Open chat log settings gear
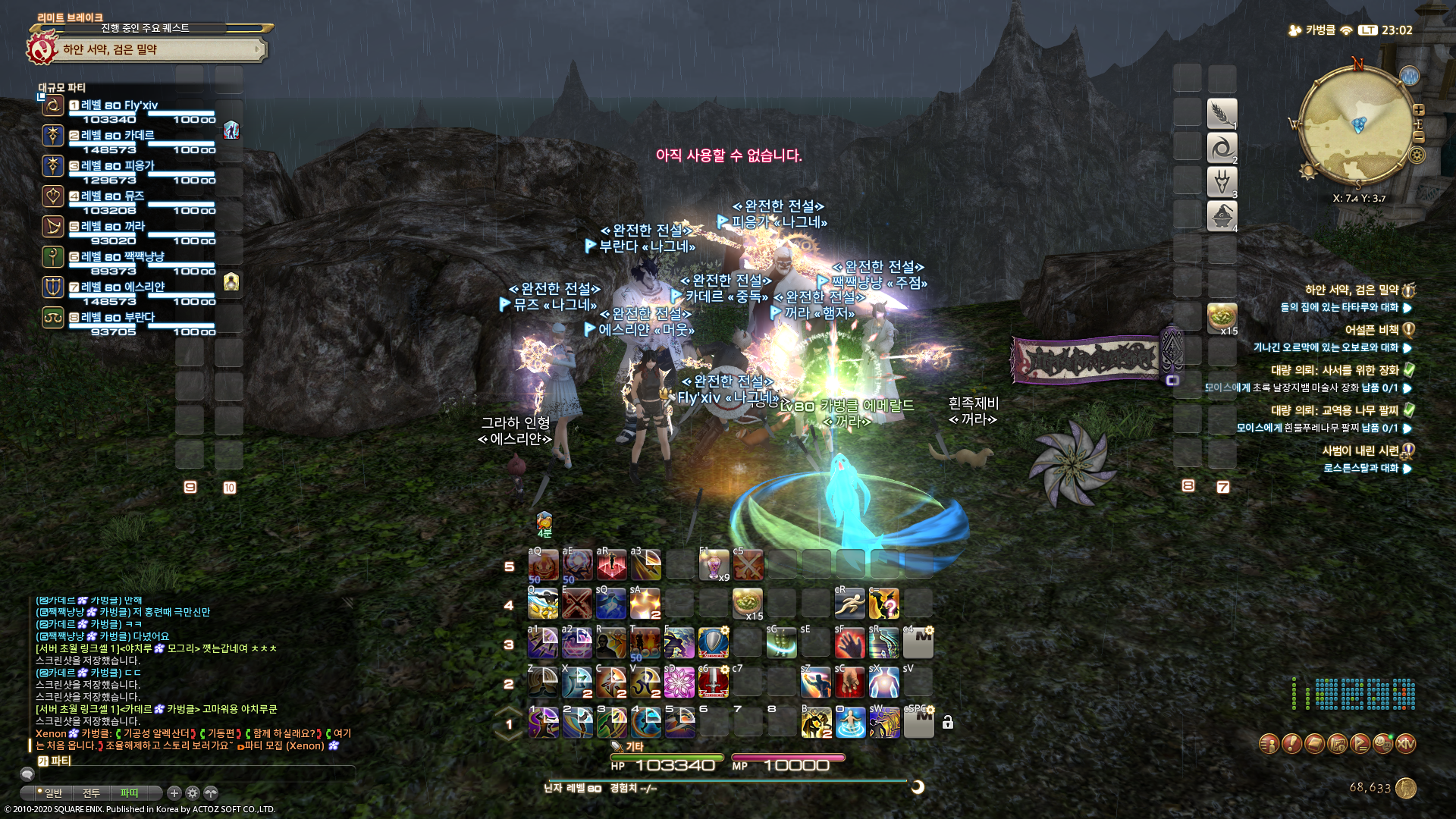The image size is (1456, 819). tap(193, 793)
